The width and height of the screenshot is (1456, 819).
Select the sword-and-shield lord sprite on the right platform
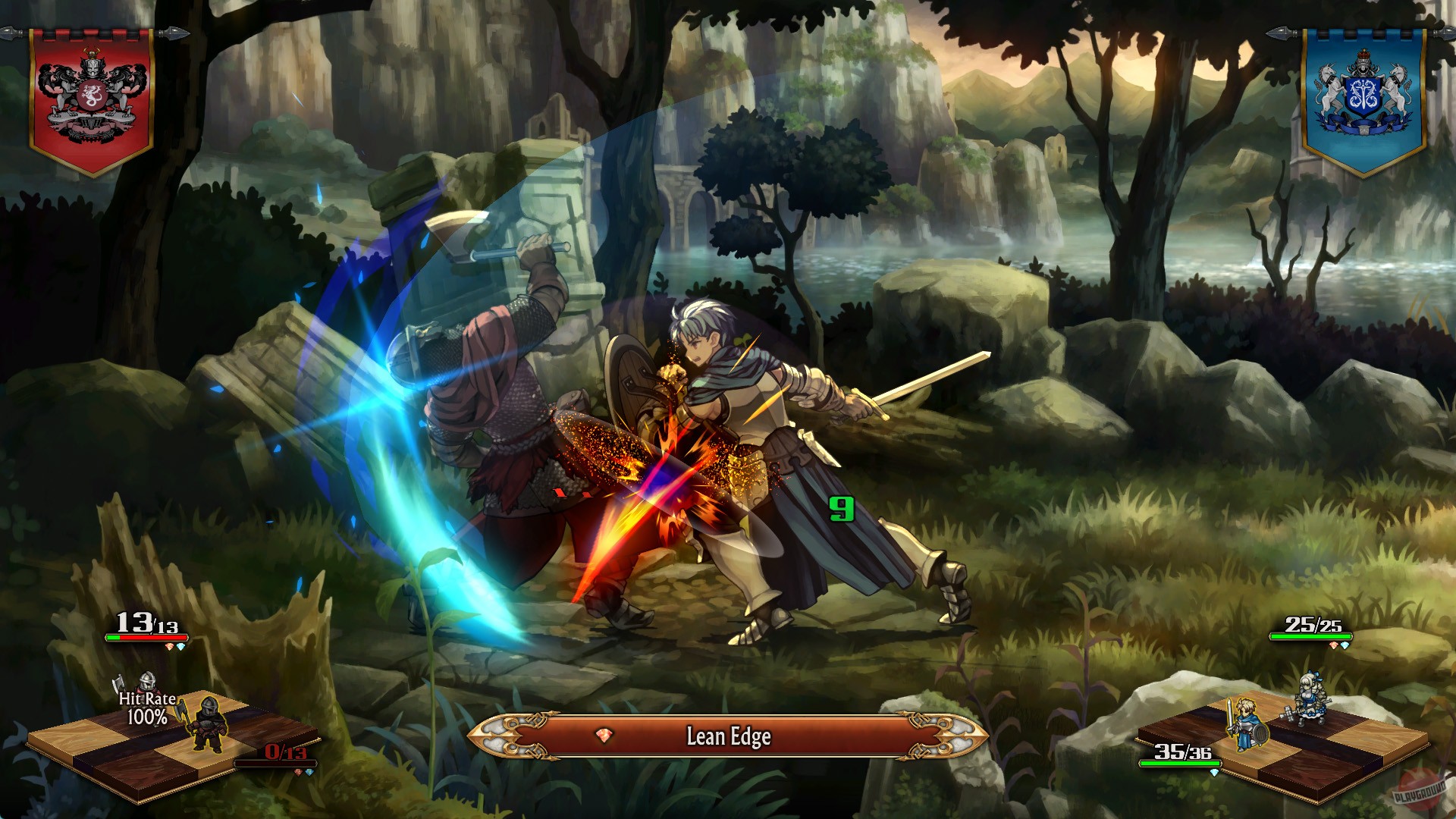pyautogui.click(x=1248, y=726)
